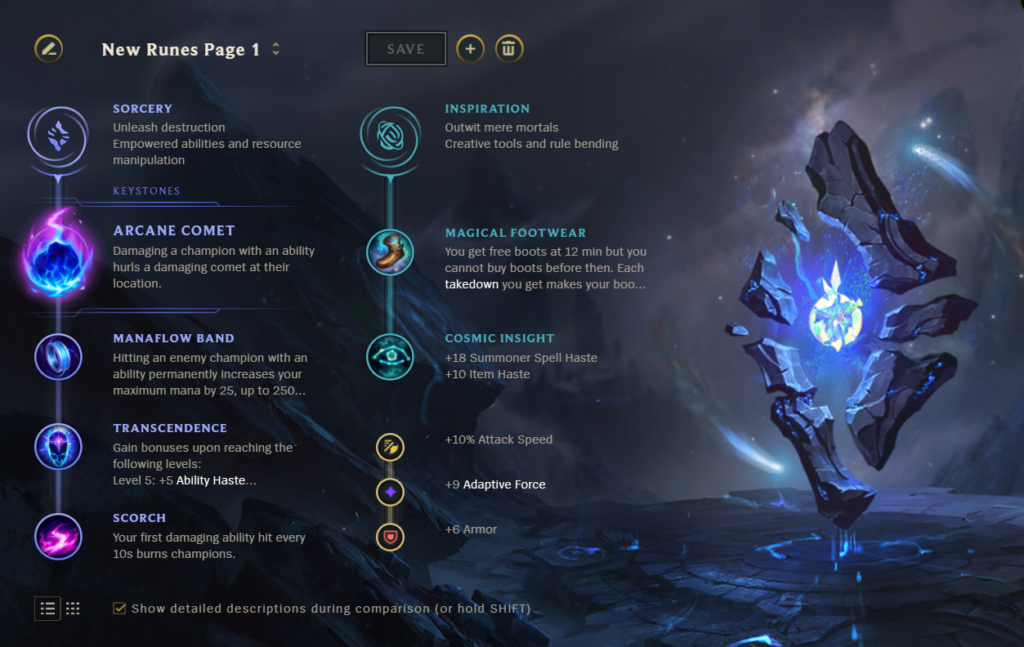The height and width of the screenshot is (647, 1024).
Task: Switch to list view layout
Action: [x=48, y=608]
